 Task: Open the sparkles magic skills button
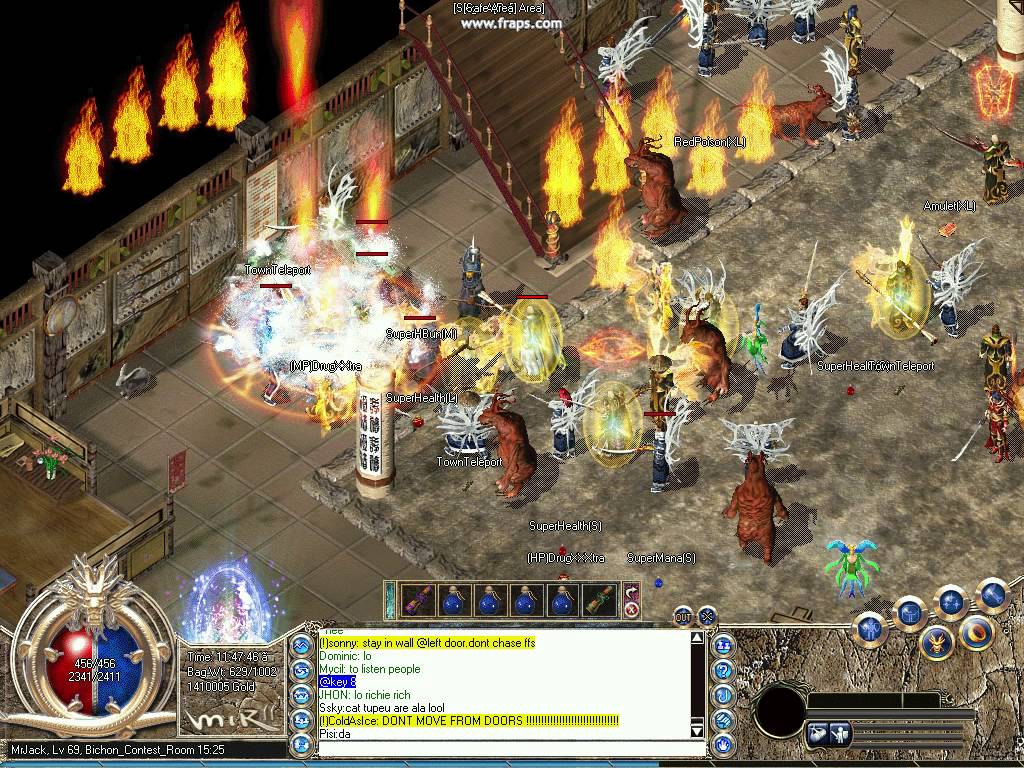point(951,602)
